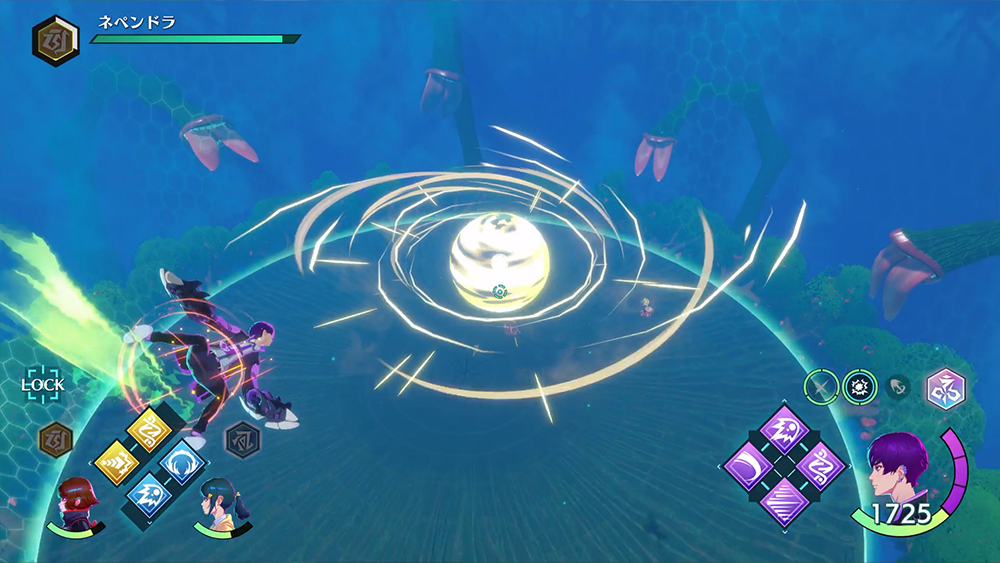This screenshot has height=563, width=1000.
Task: Click the crossed swords status icon
Action: coord(822,385)
